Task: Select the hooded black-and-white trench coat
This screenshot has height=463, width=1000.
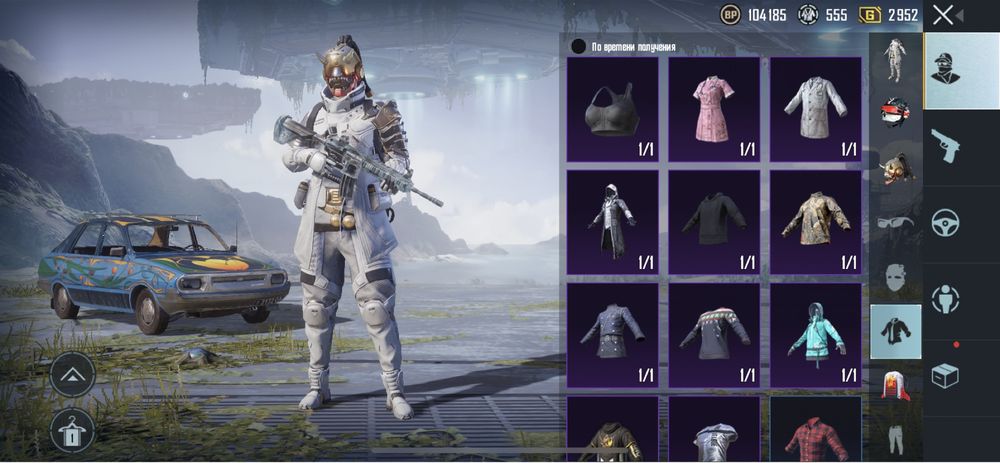Action: coord(612,222)
